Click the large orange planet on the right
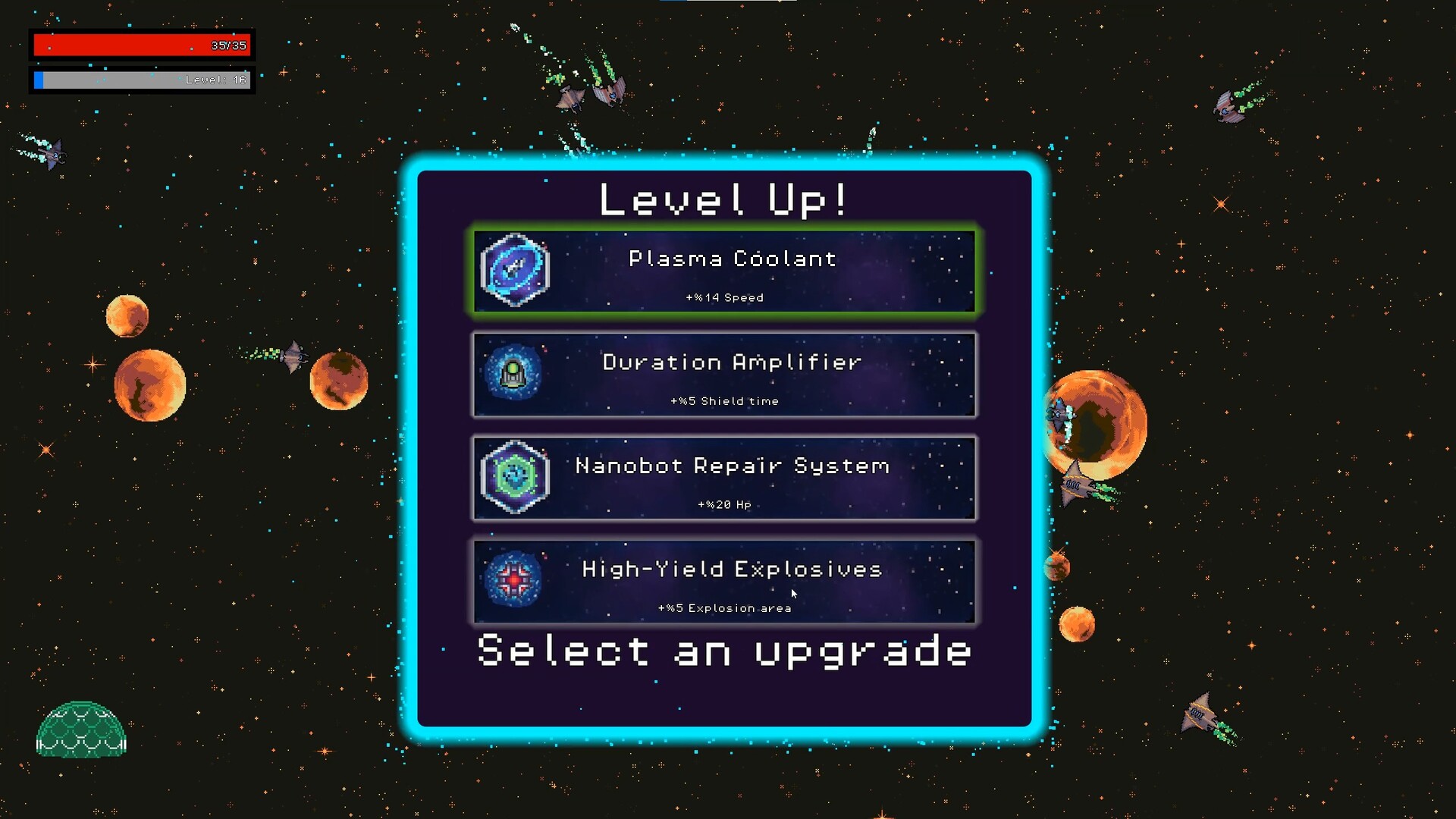Screen dimensions: 1456x819 point(1094,425)
